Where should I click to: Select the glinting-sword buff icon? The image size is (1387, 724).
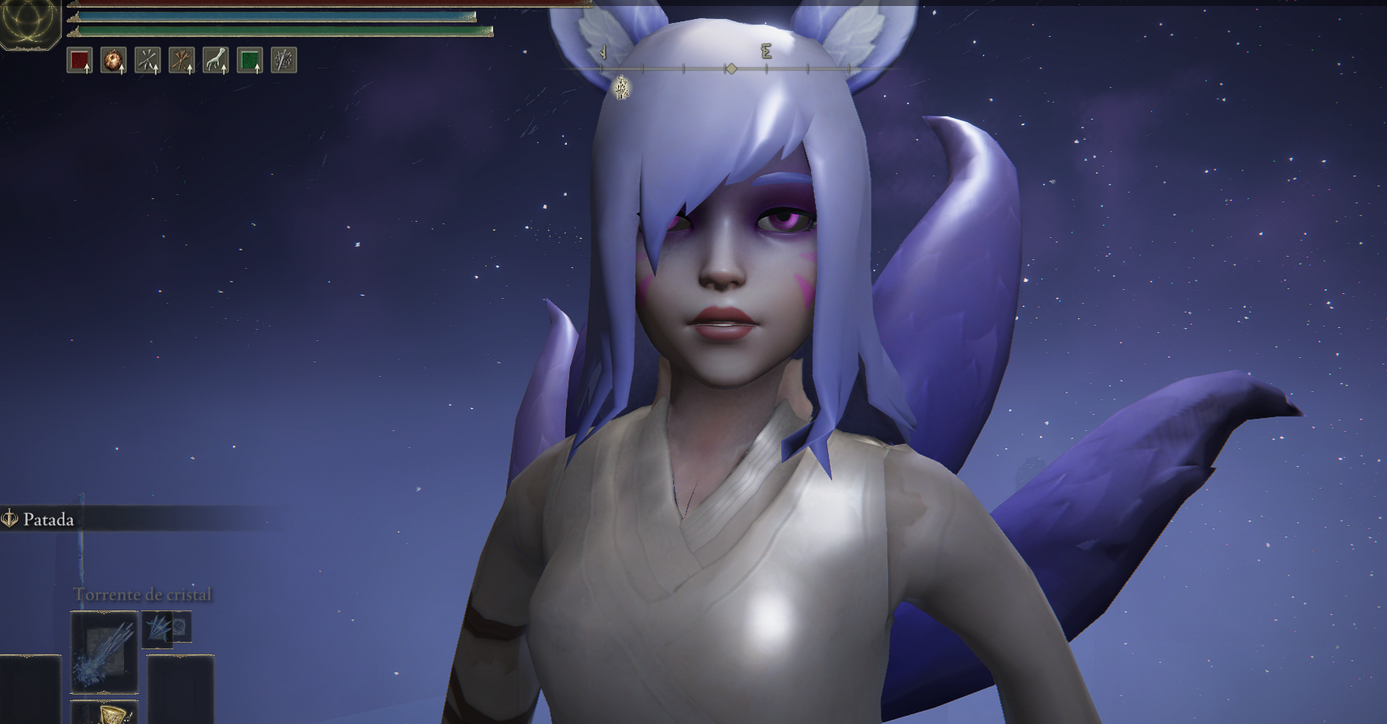pyautogui.click(x=282, y=60)
